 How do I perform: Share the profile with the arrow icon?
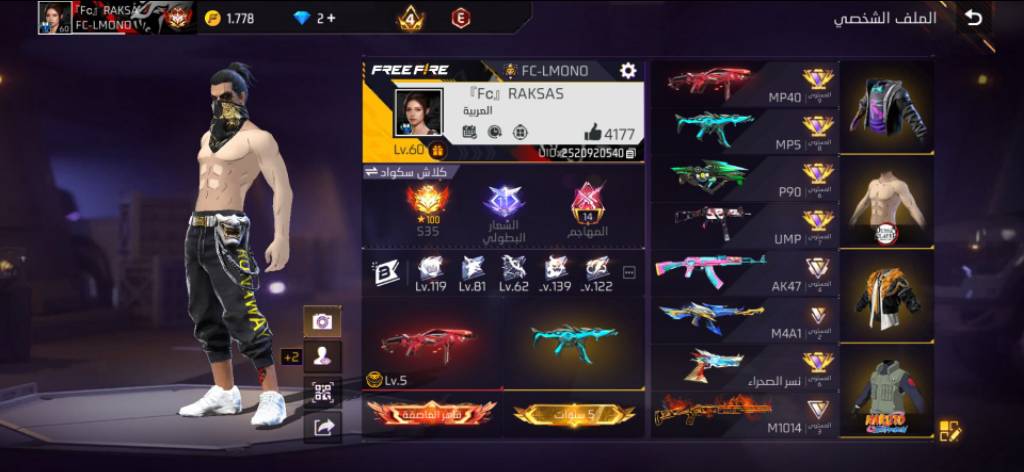pos(323,428)
